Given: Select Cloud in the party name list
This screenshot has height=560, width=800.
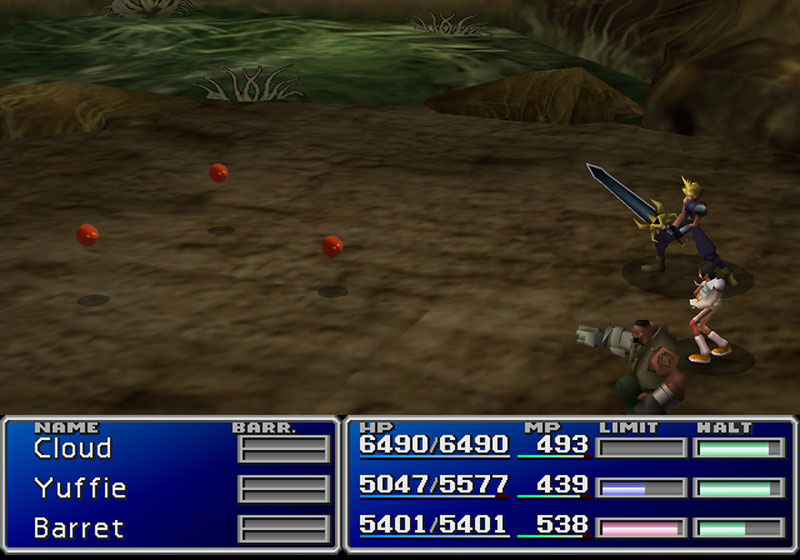Looking at the screenshot, I should [72, 448].
